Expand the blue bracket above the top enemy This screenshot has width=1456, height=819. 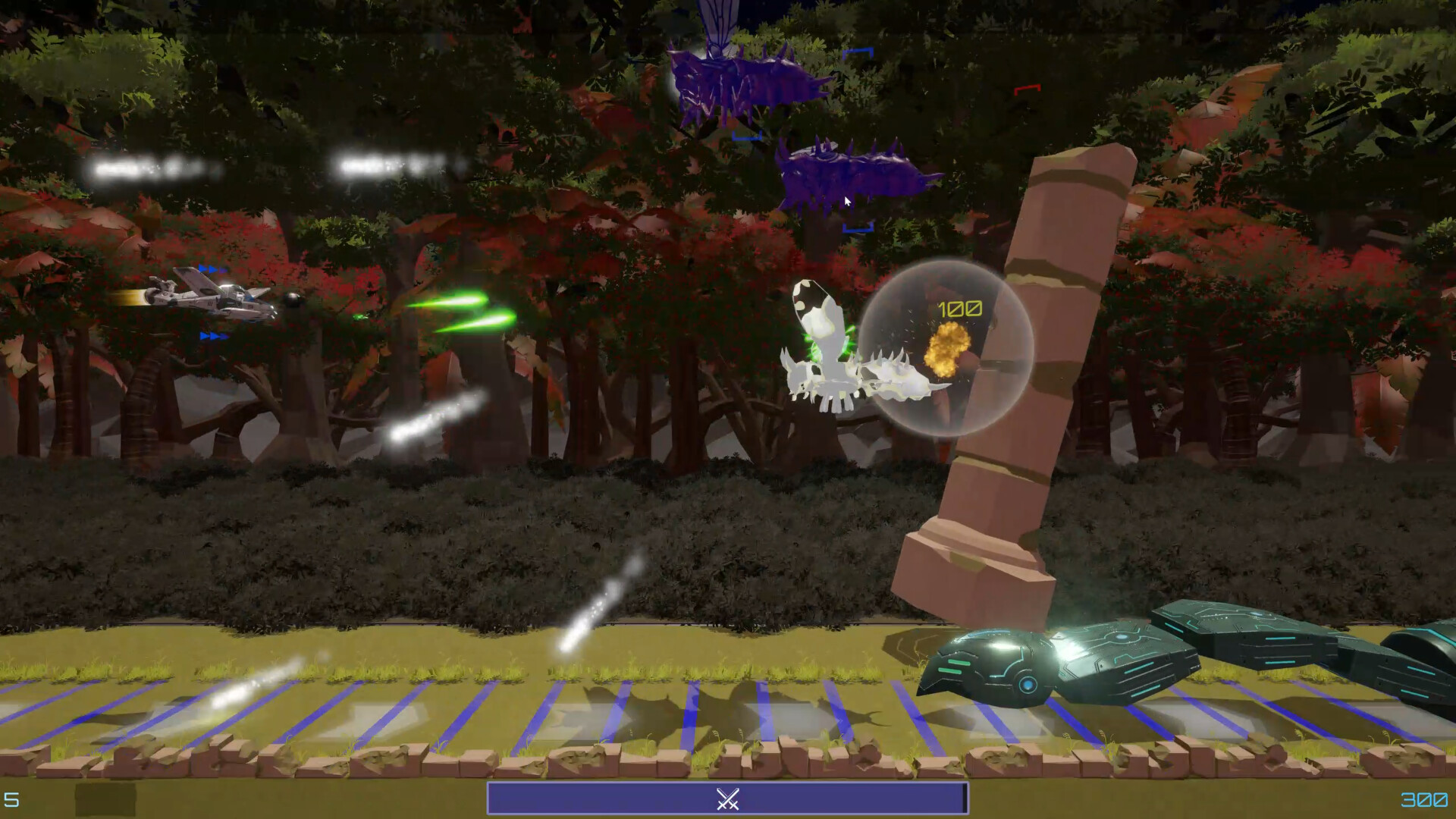click(x=858, y=53)
